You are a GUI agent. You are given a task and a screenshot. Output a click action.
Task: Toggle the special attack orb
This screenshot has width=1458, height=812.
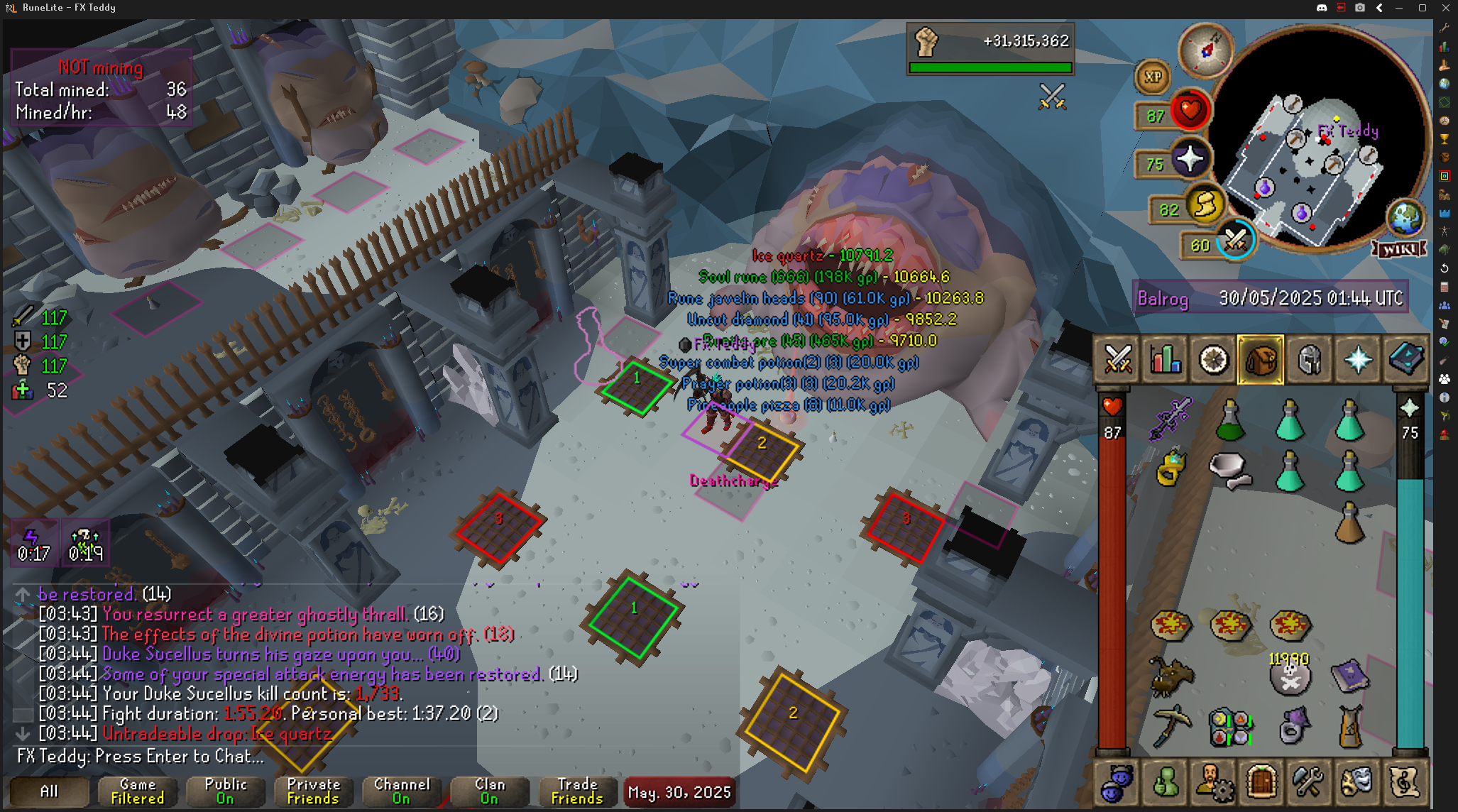pyautogui.click(x=1235, y=242)
